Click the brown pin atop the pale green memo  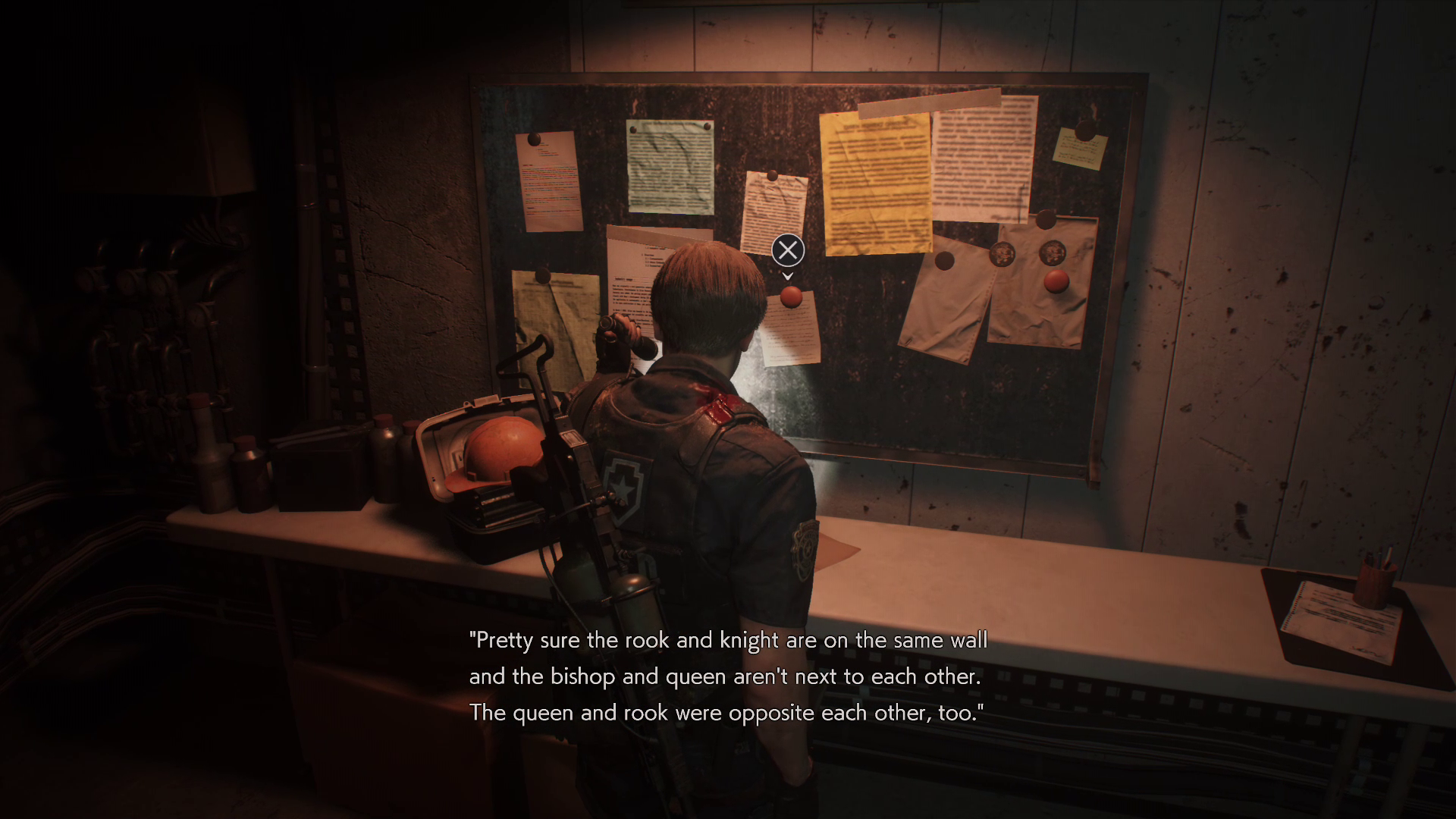[x=634, y=128]
